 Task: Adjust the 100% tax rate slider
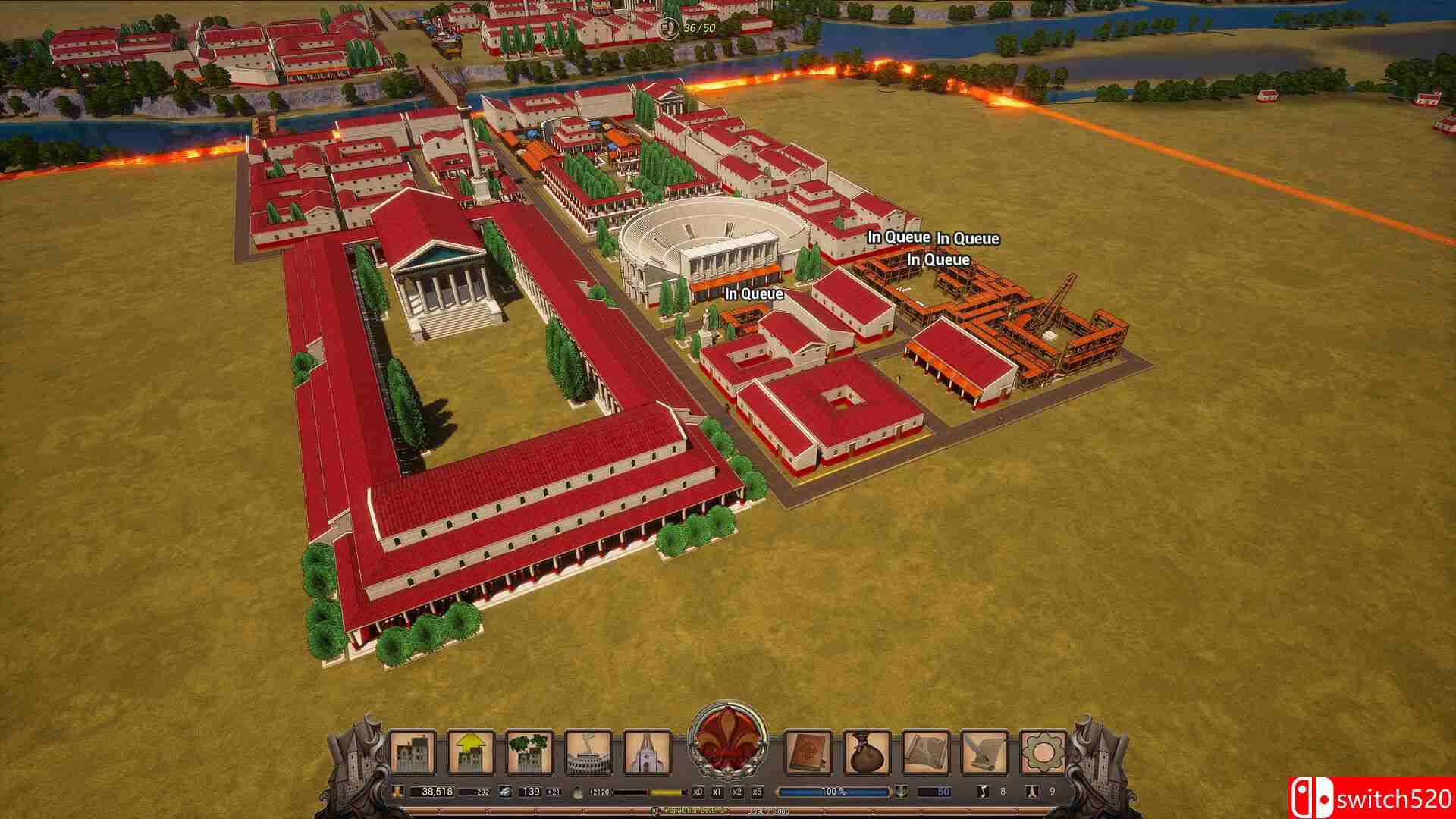point(833,792)
